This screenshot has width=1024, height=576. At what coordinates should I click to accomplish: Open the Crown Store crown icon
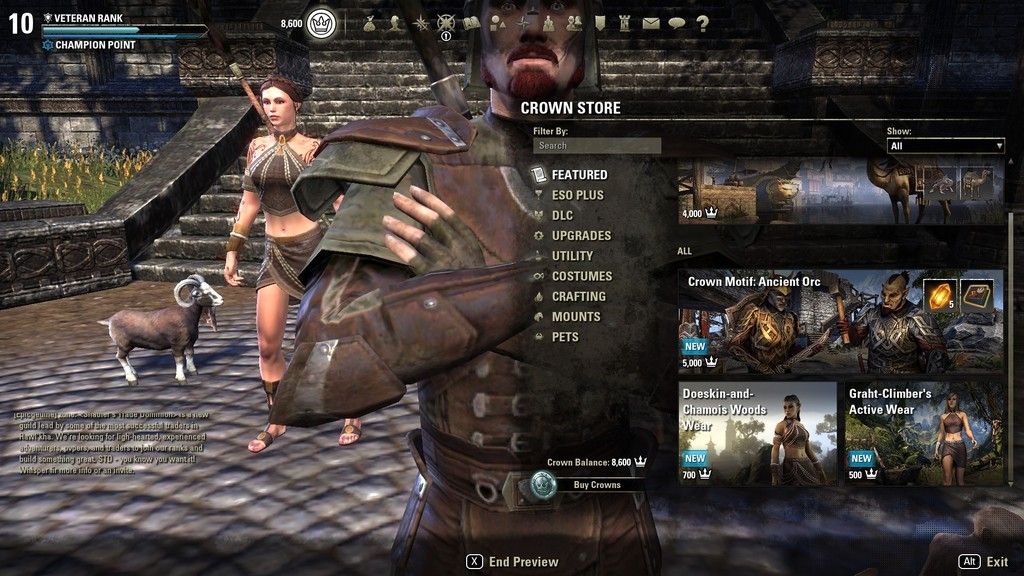click(x=320, y=21)
